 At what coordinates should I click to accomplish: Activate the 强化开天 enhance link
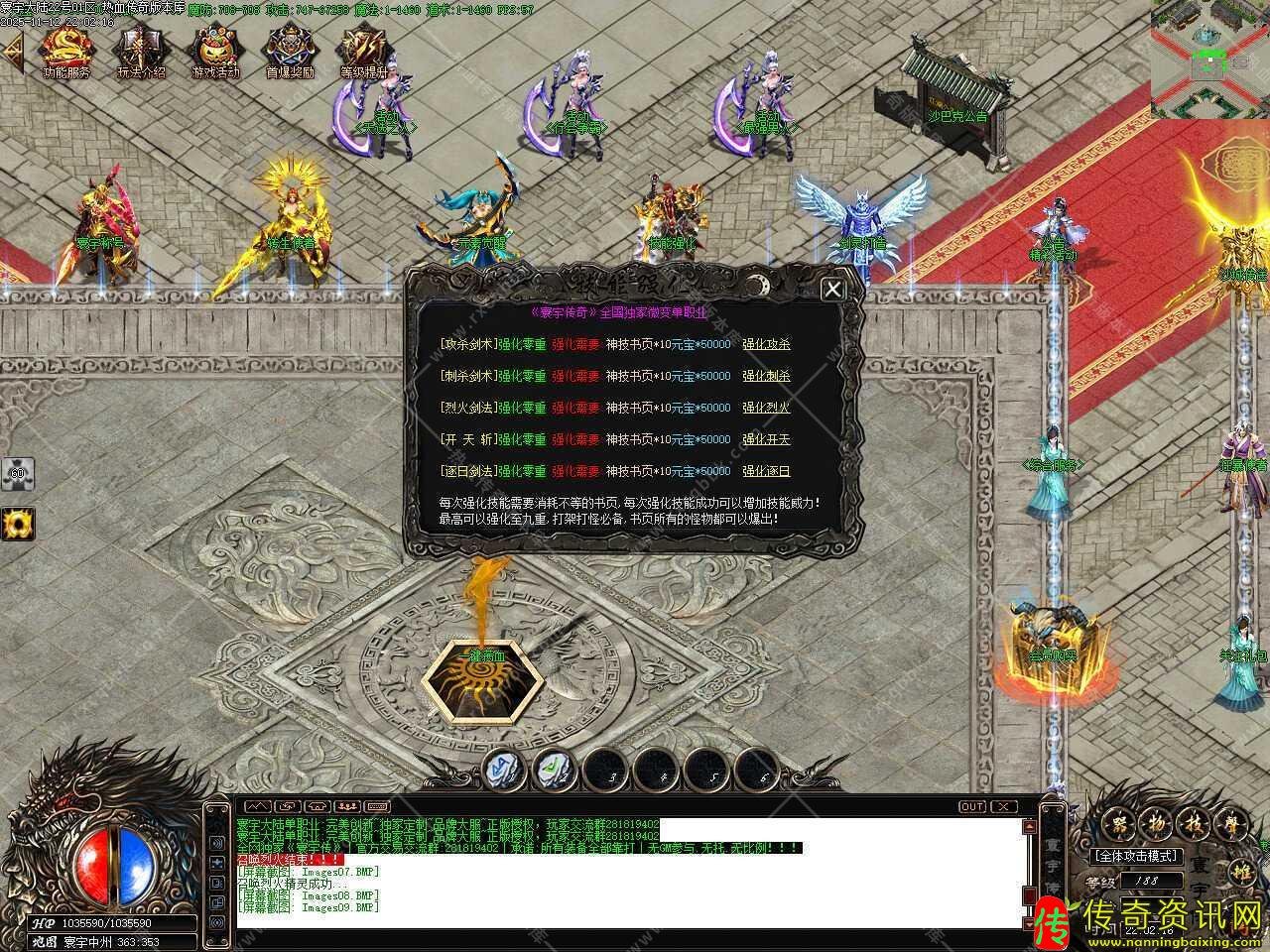pyautogui.click(x=766, y=440)
